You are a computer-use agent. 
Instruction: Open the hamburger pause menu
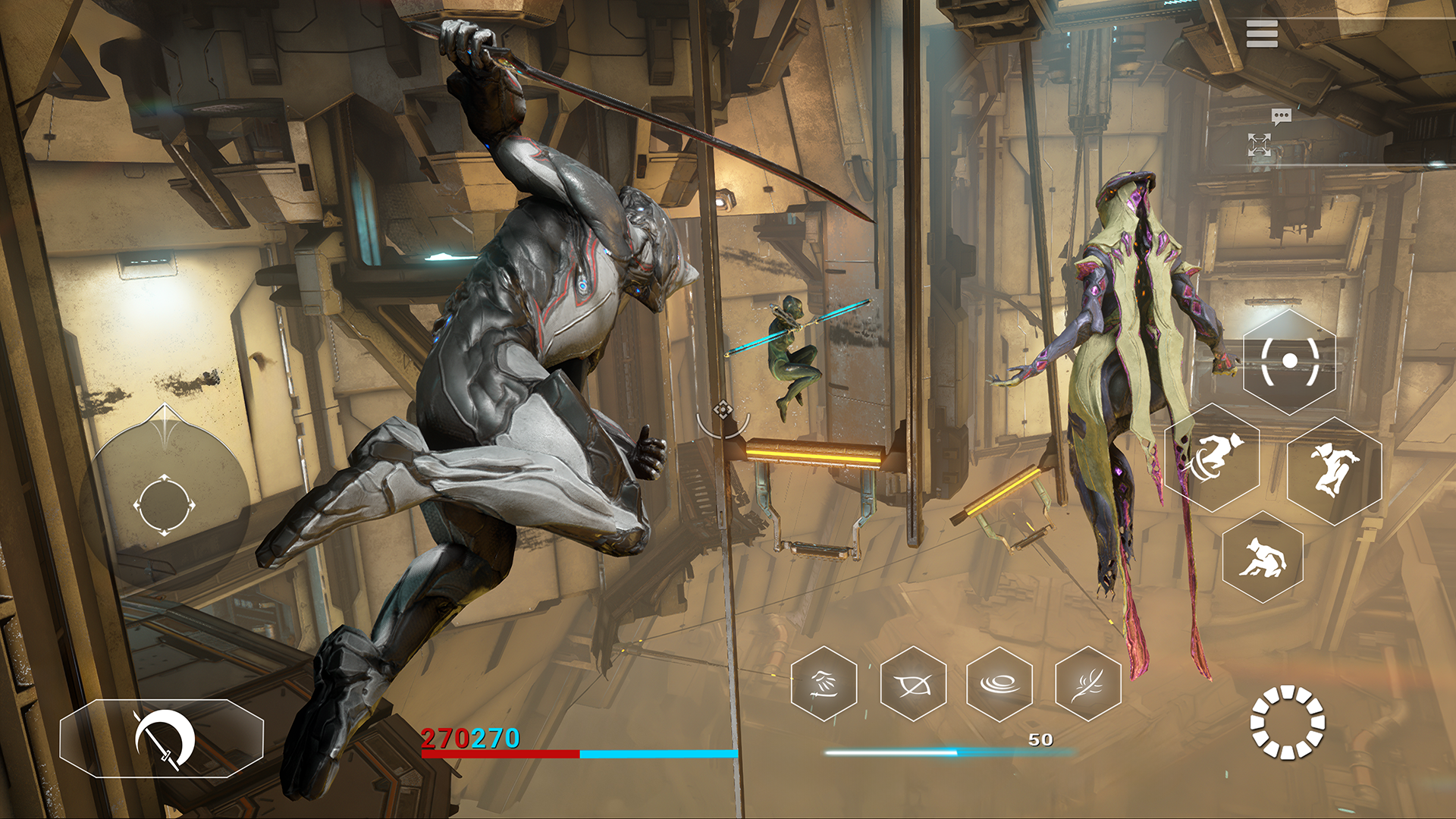point(1262,33)
